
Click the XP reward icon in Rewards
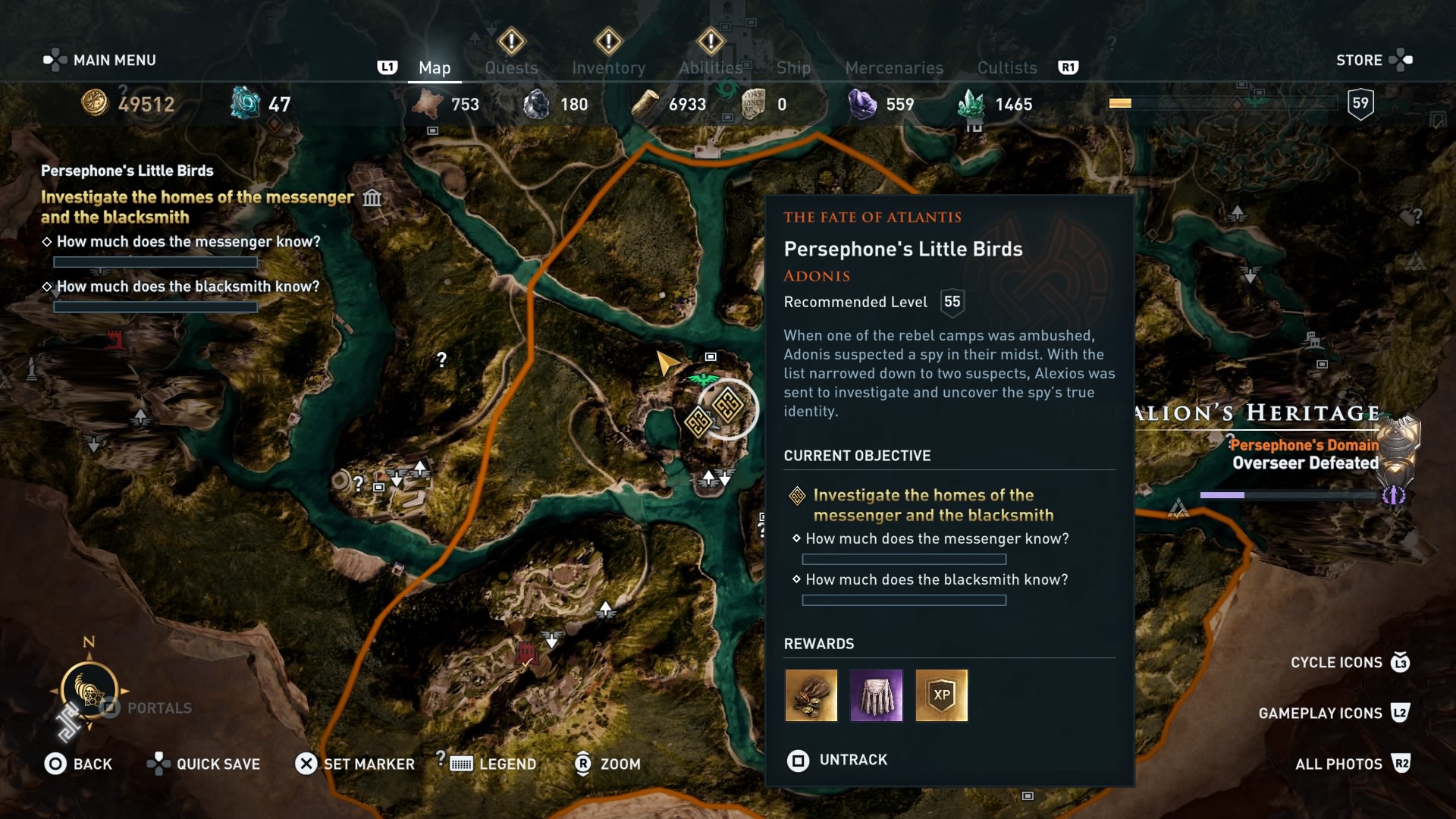point(942,695)
